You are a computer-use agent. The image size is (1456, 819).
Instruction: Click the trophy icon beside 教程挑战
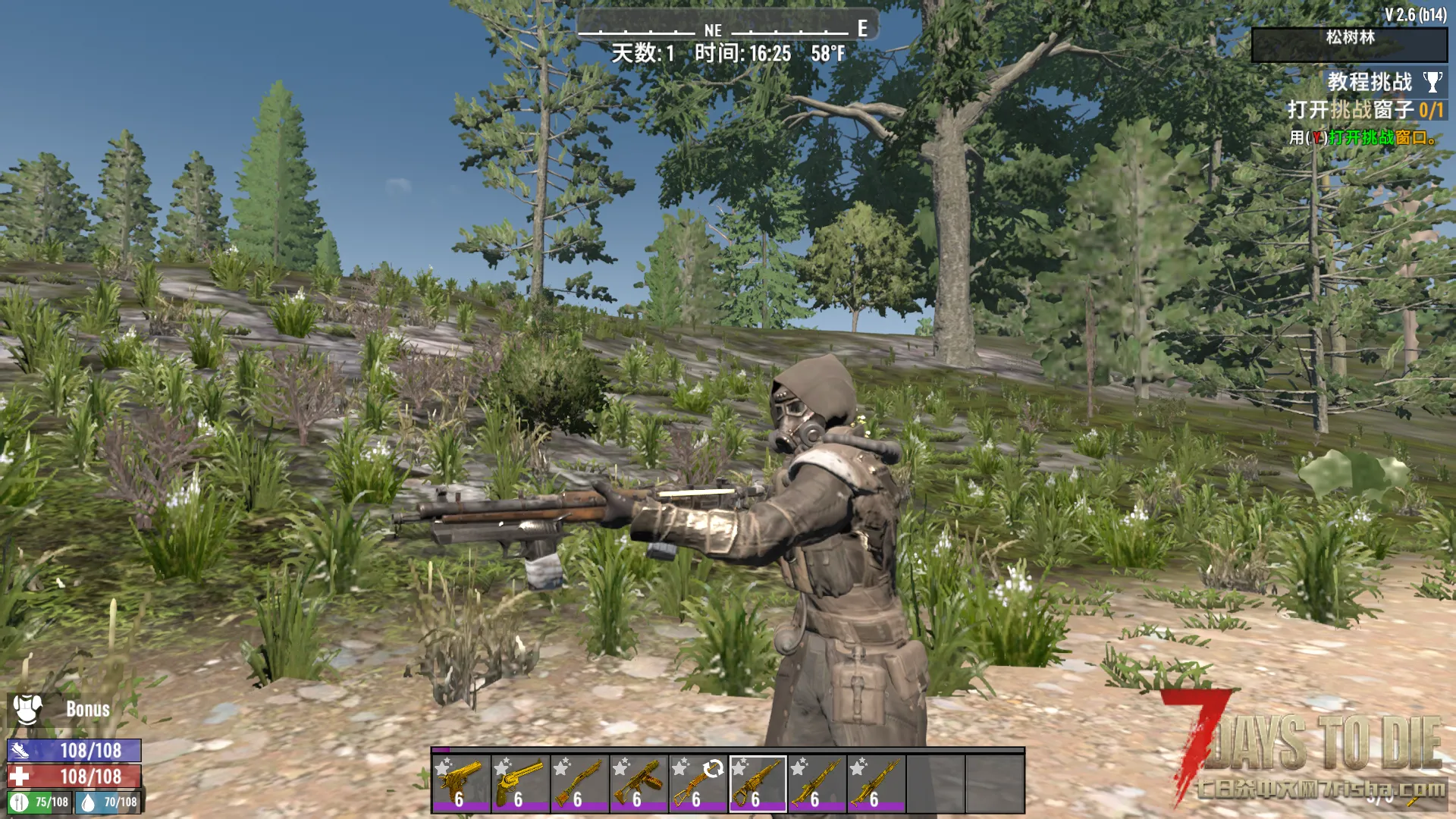coord(1432,82)
